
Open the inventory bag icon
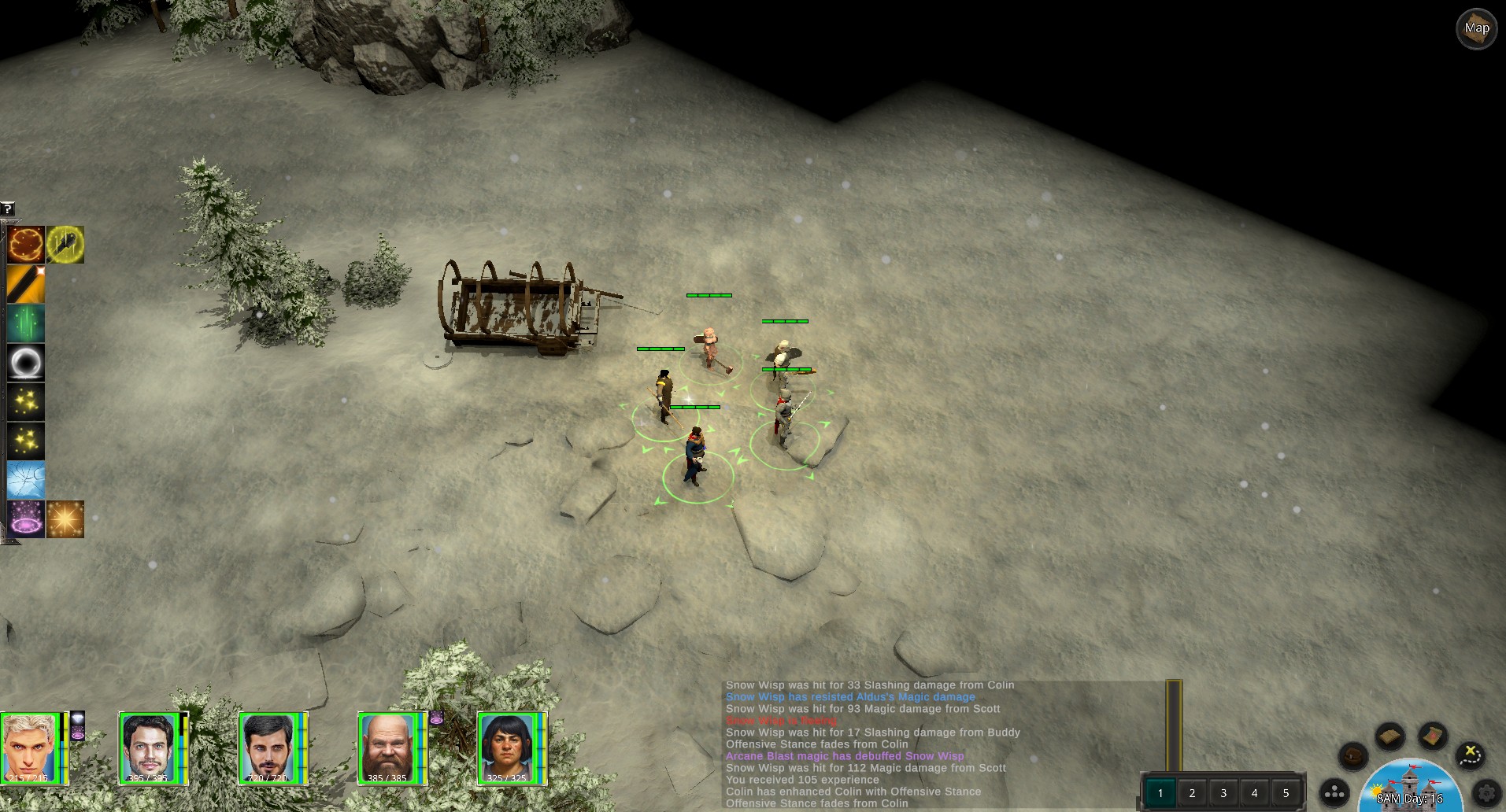[x=1353, y=756]
